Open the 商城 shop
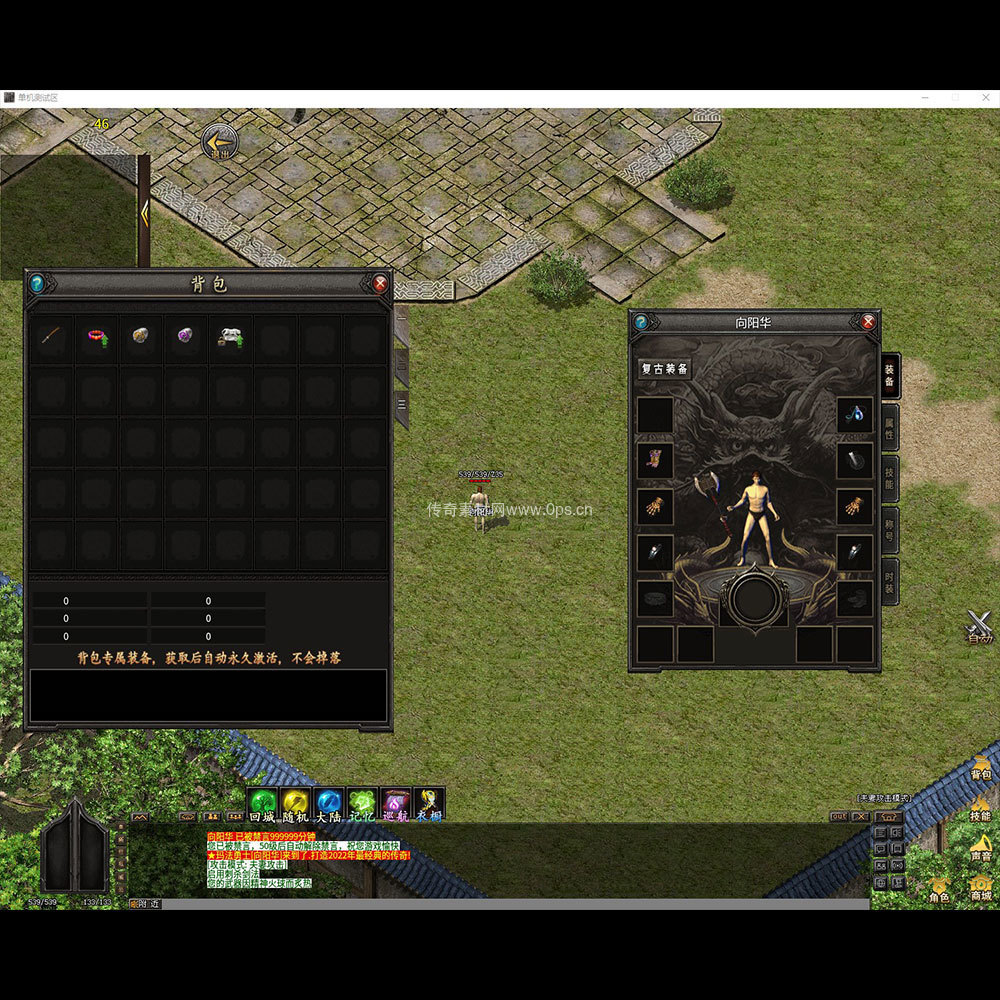 tap(980, 887)
